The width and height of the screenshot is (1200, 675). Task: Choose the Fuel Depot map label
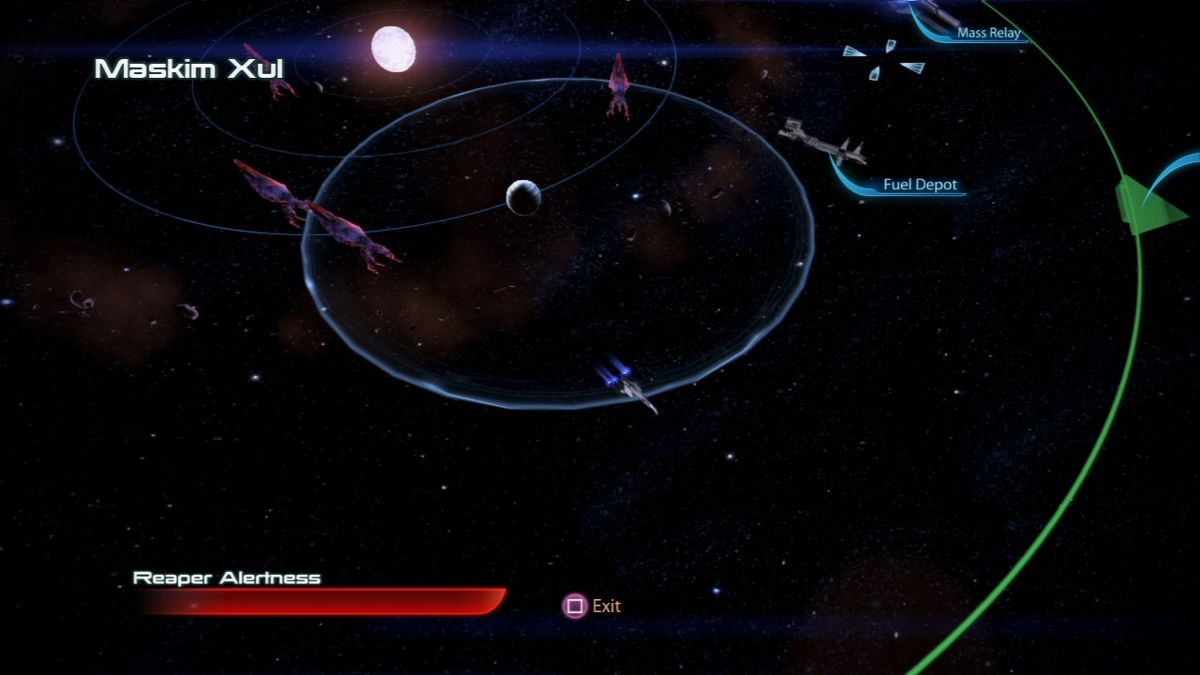(x=920, y=185)
